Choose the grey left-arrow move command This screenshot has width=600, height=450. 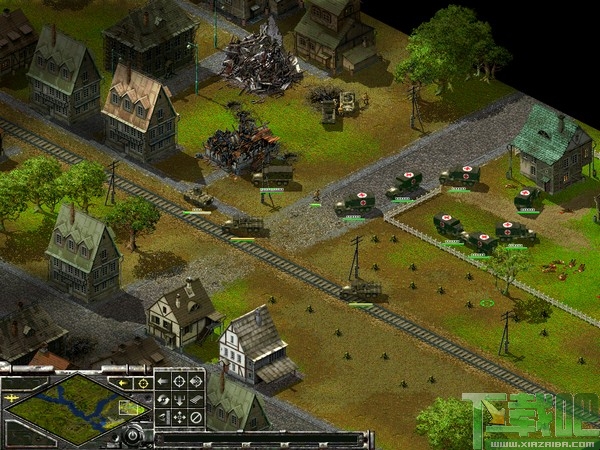pos(163,381)
